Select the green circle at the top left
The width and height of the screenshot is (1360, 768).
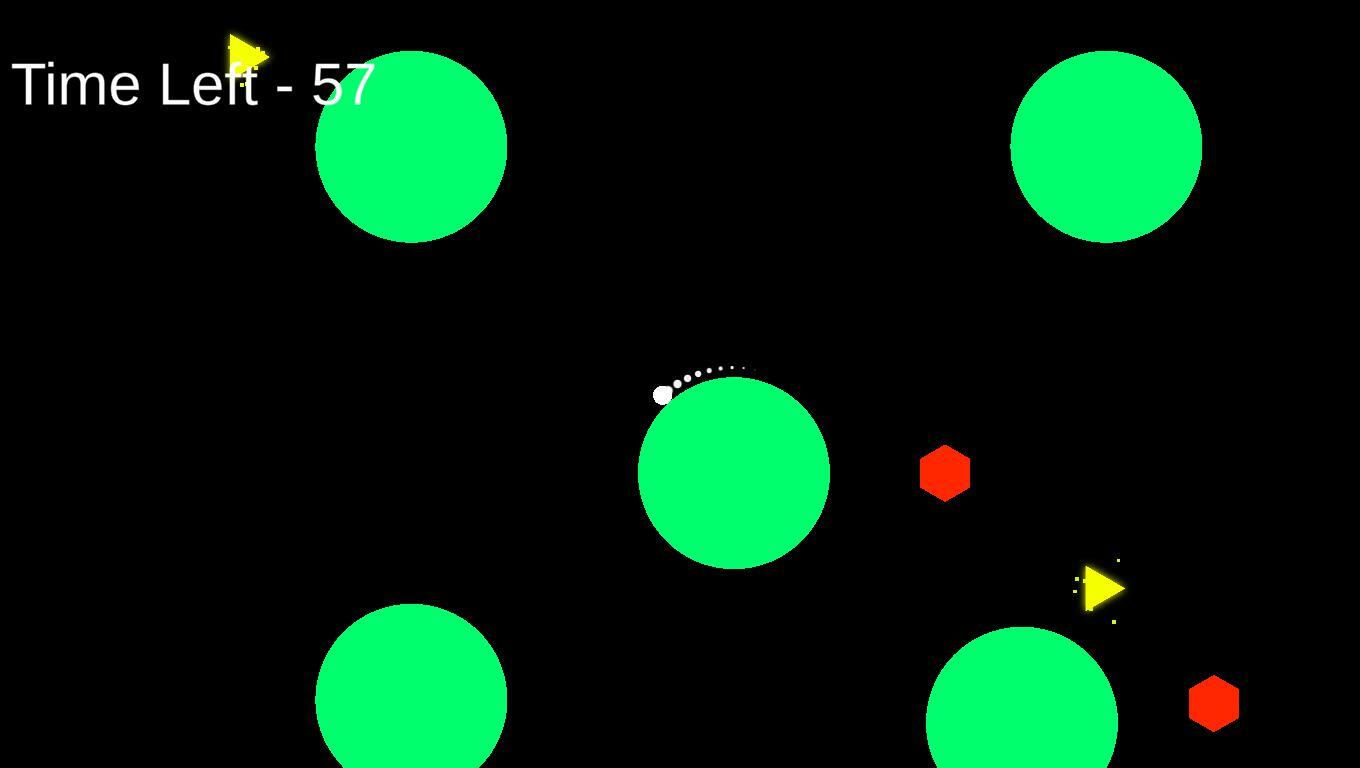(411, 145)
